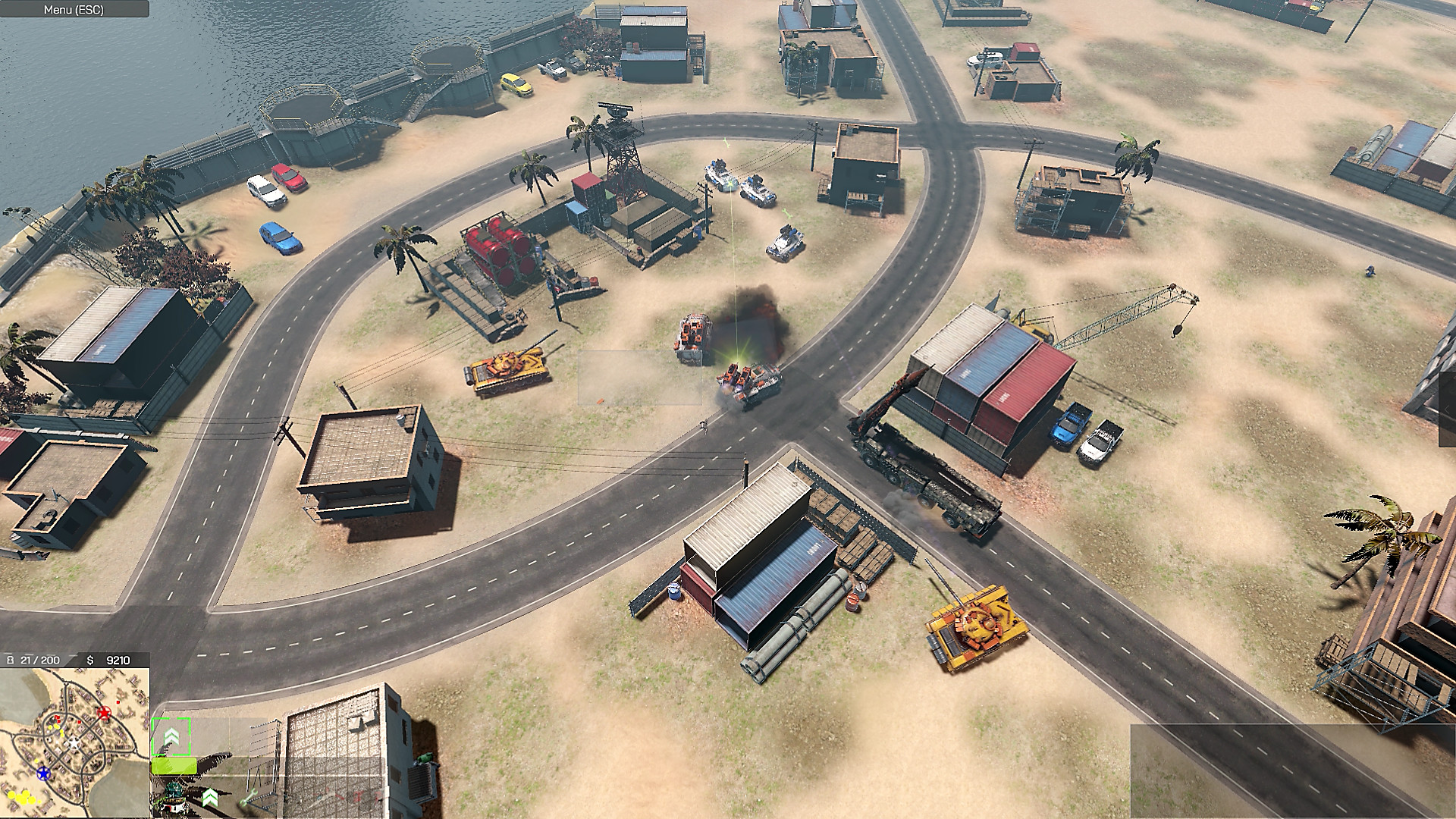
Task: Click the 21 / 200 population counter
Action: point(39,659)
